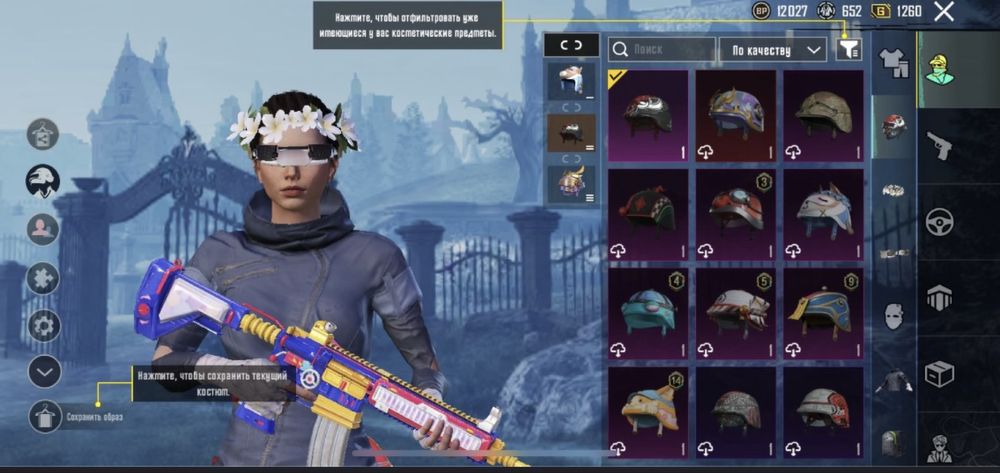The image size is (1000, 473).
Task: Select the teal helmet with level 4 badge
Action: 648,311
